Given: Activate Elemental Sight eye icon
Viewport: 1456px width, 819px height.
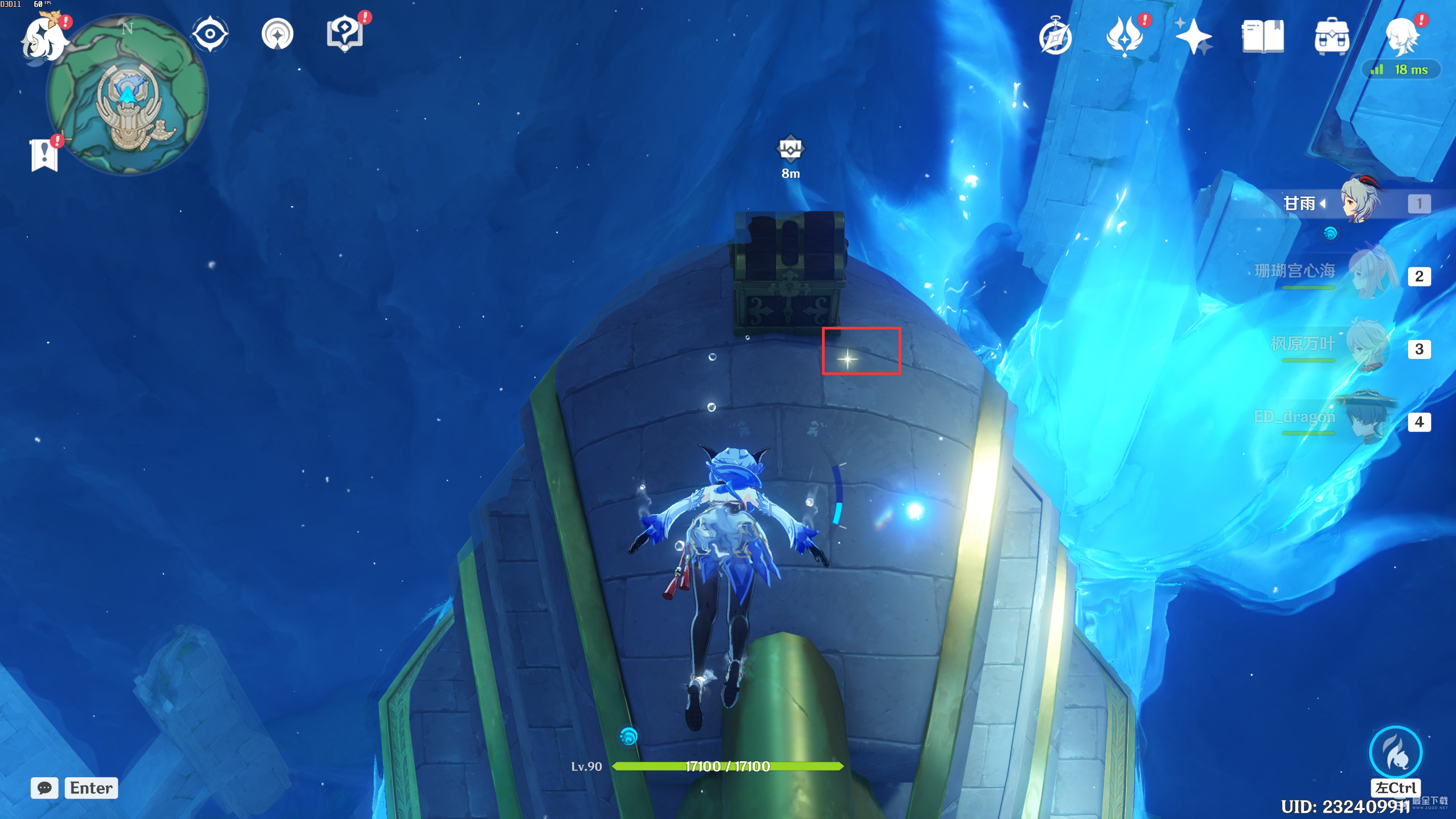Looking at the screenshot, I should point(210,34).
